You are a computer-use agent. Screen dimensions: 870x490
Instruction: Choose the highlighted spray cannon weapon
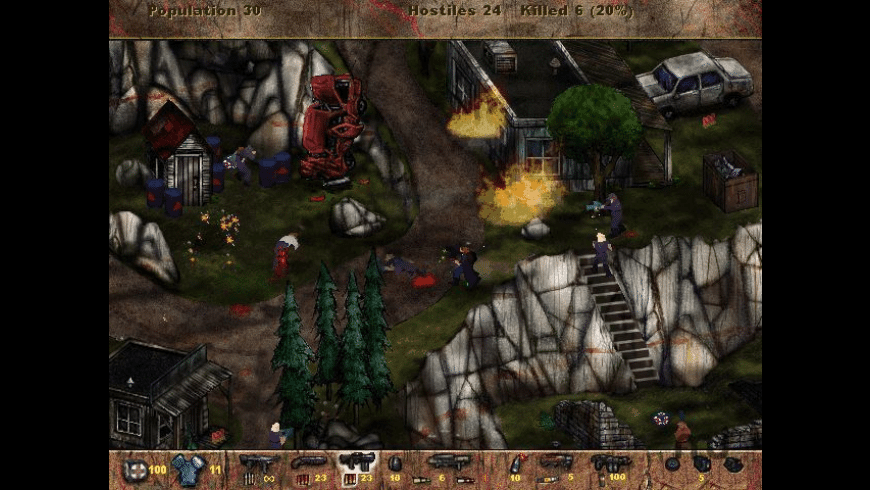pyautogui.click(x=357, y=463)
